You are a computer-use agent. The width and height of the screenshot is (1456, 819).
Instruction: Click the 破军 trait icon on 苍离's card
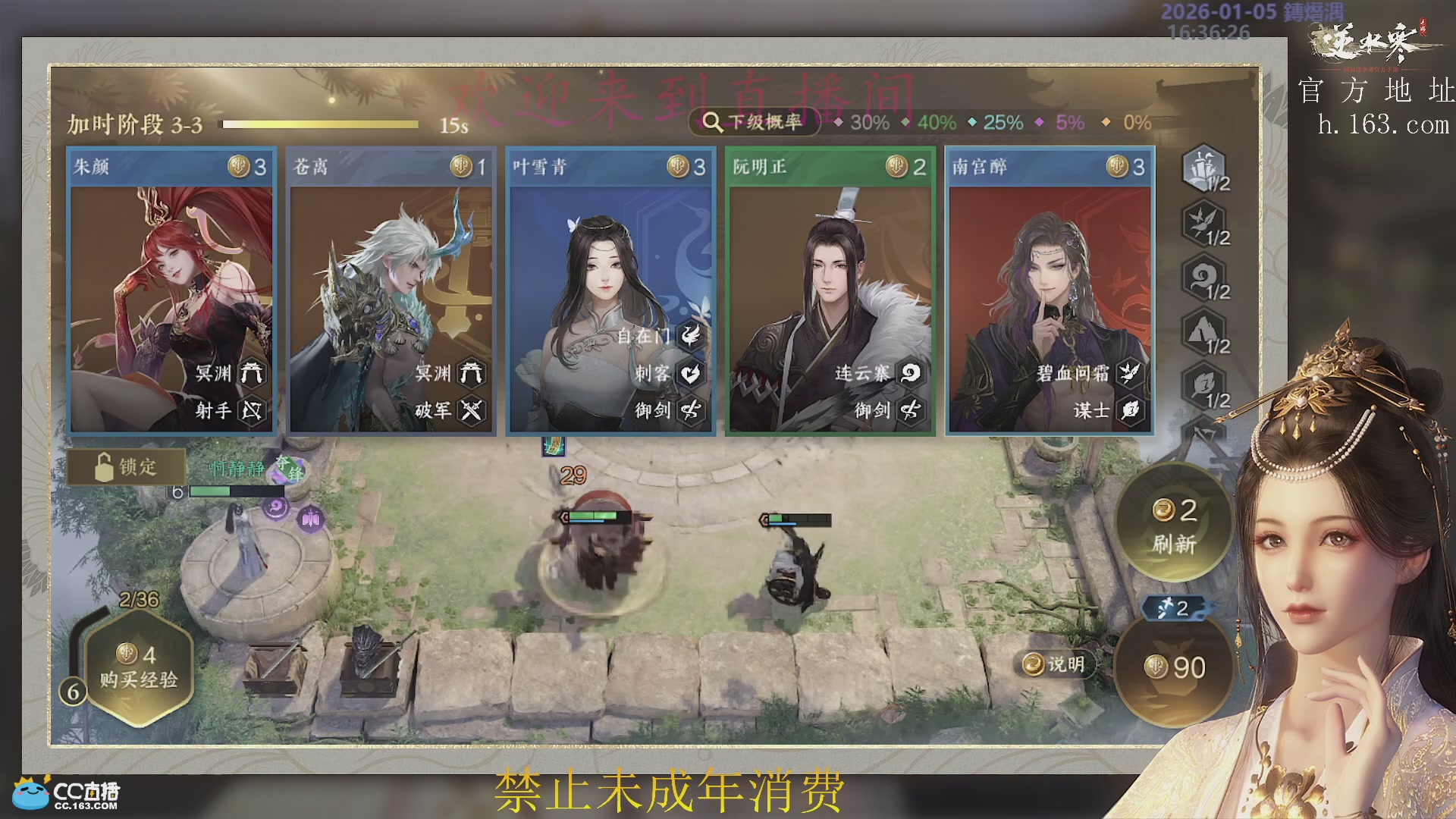470,412
